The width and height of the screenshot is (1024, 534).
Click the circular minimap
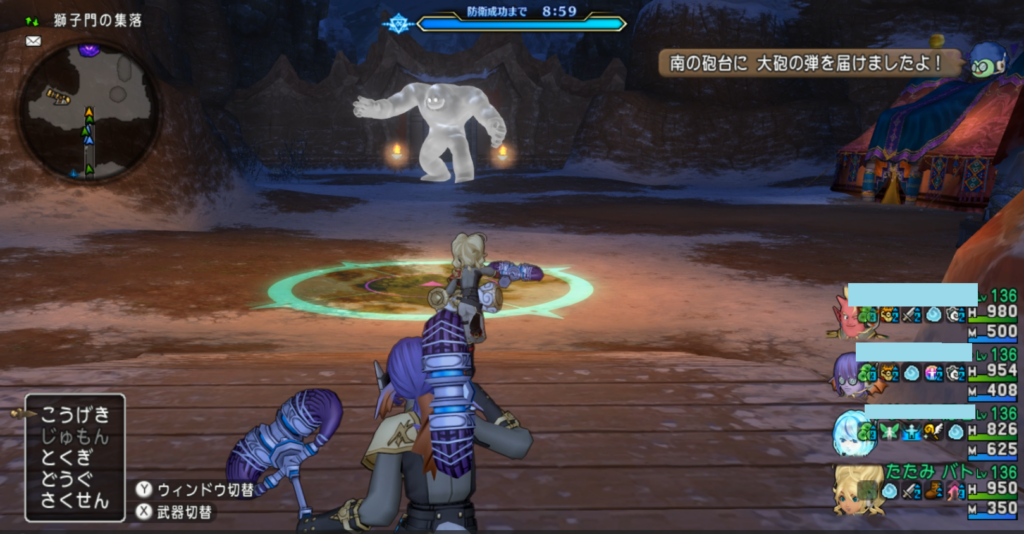pyautogui.click(x=90, y=111)
